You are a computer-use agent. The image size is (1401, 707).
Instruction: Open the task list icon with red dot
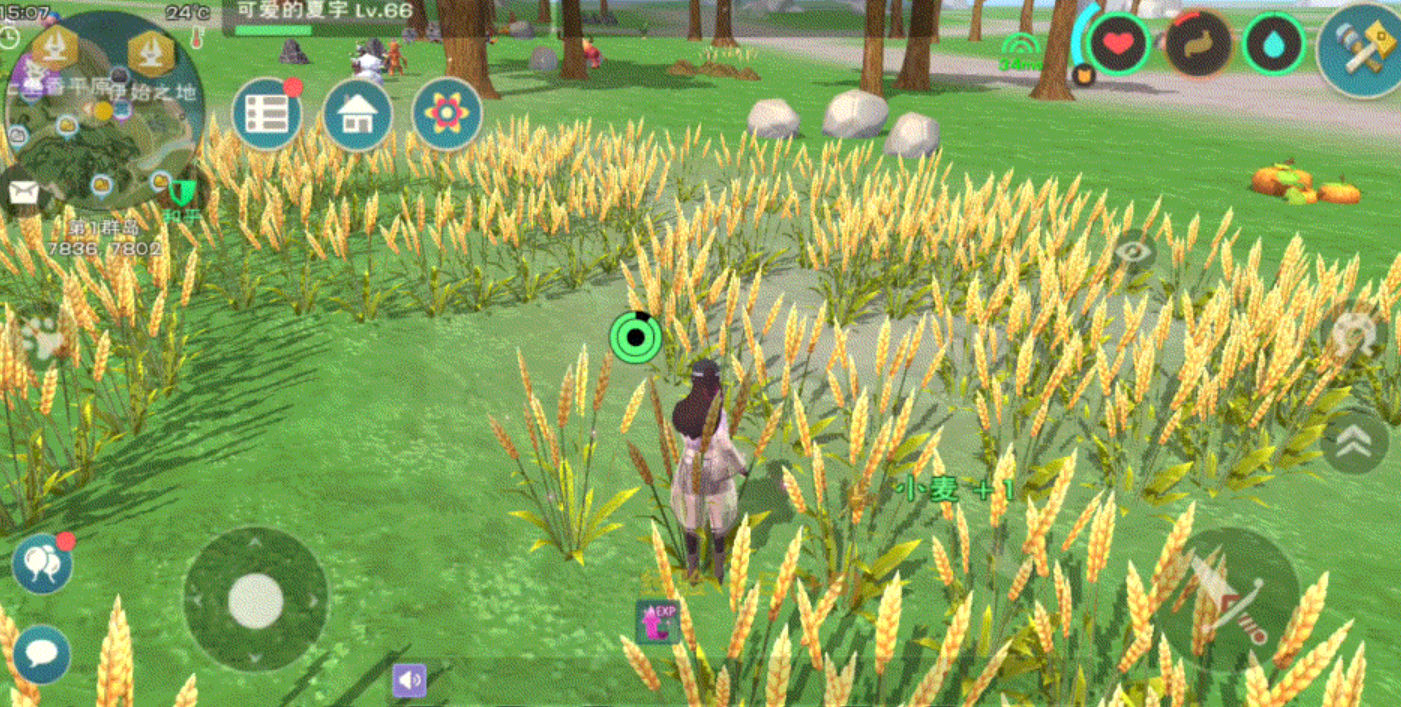267,114
